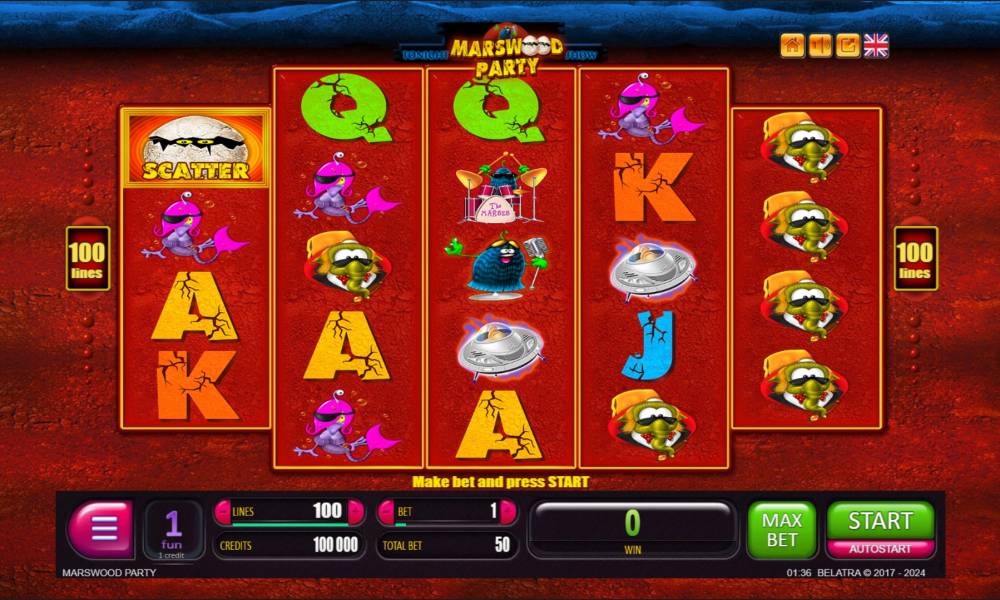This screenshot has height=600, width=1000.
Task: Decrease the number of lines
Action: tap(223, 511)
